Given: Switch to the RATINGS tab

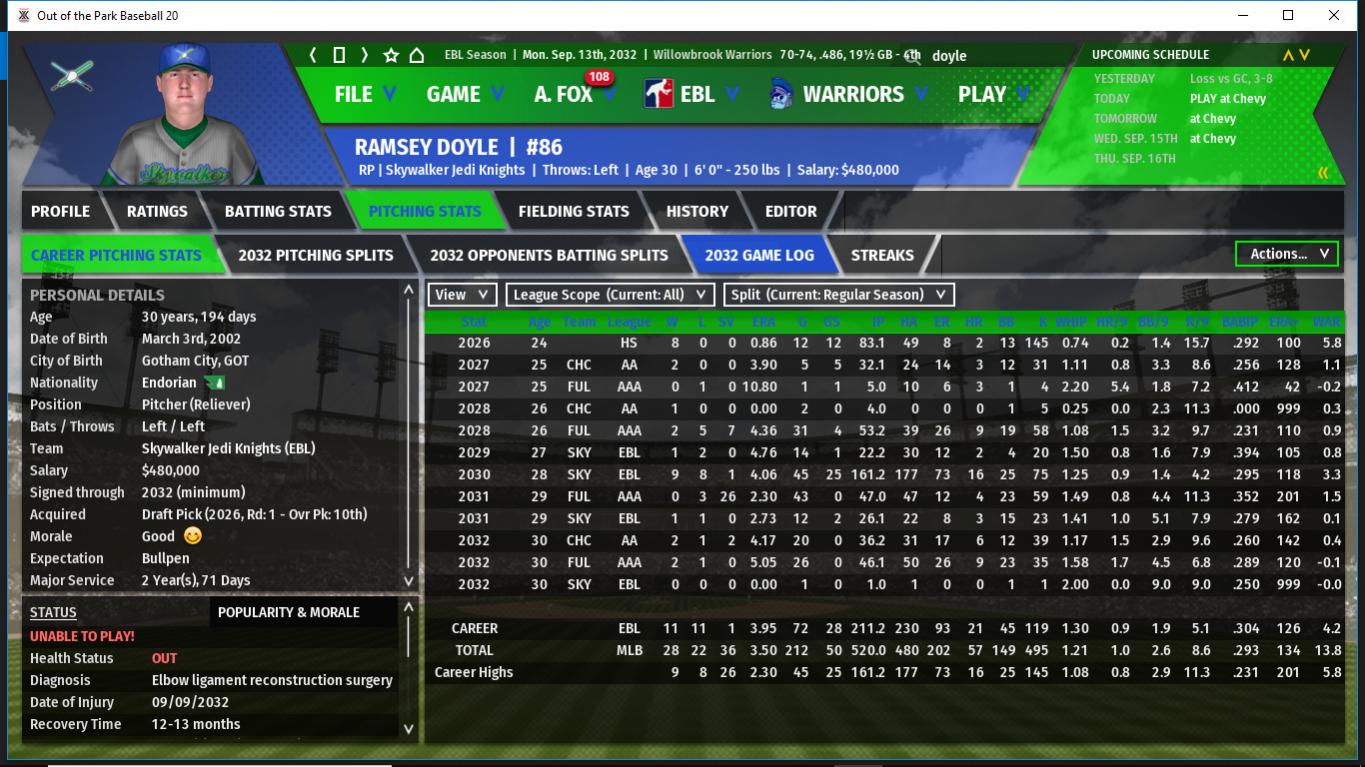Looking at the screenshot, I should (x=157, y=211).
